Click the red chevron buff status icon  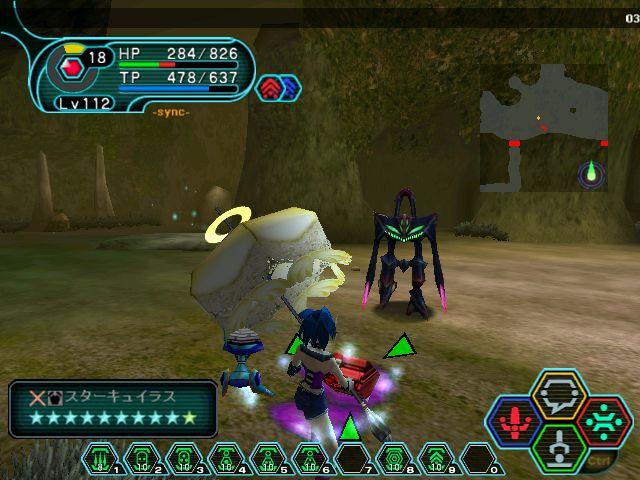tap(271, 88)
